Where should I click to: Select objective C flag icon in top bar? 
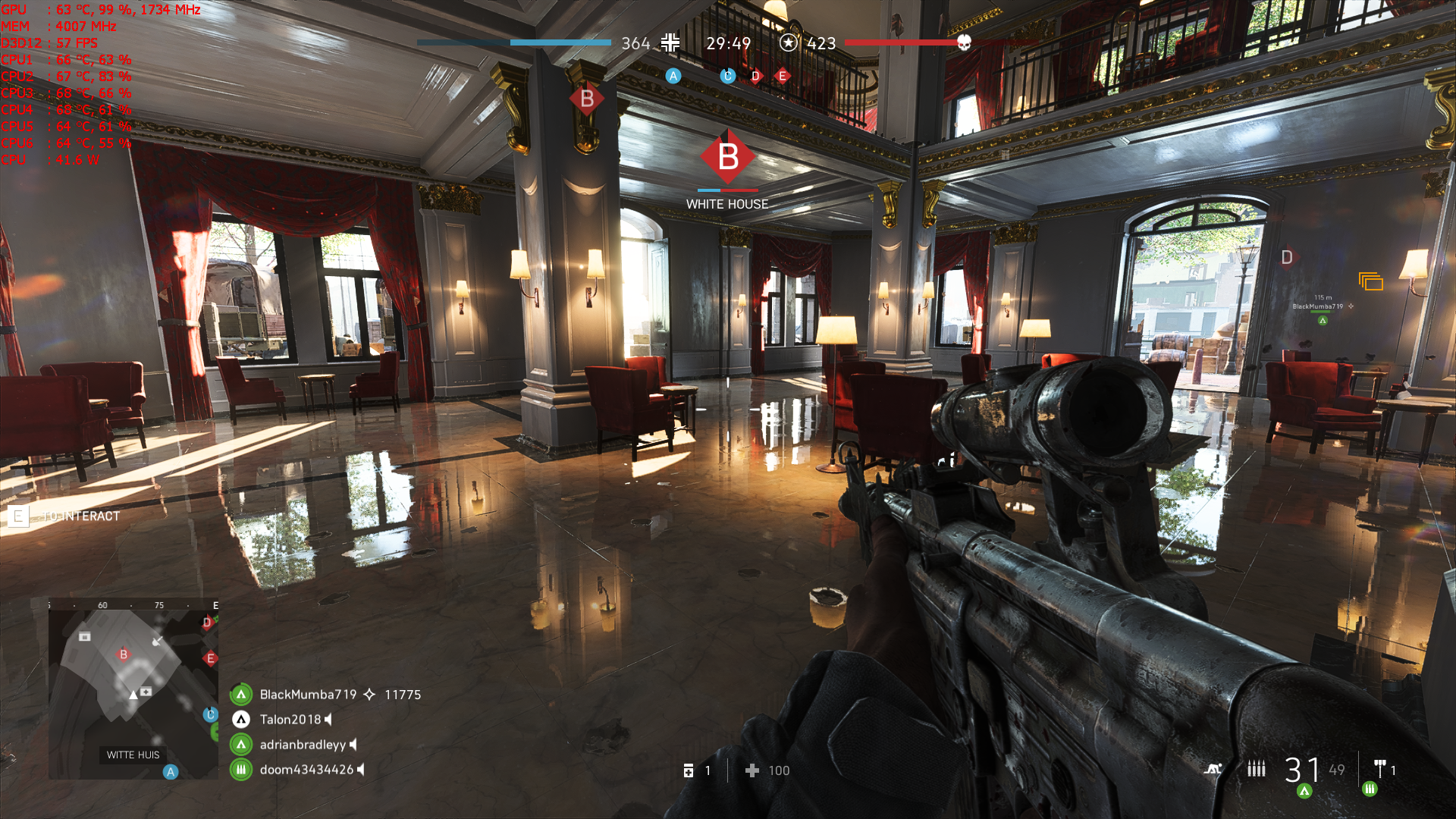coord(727,76)
